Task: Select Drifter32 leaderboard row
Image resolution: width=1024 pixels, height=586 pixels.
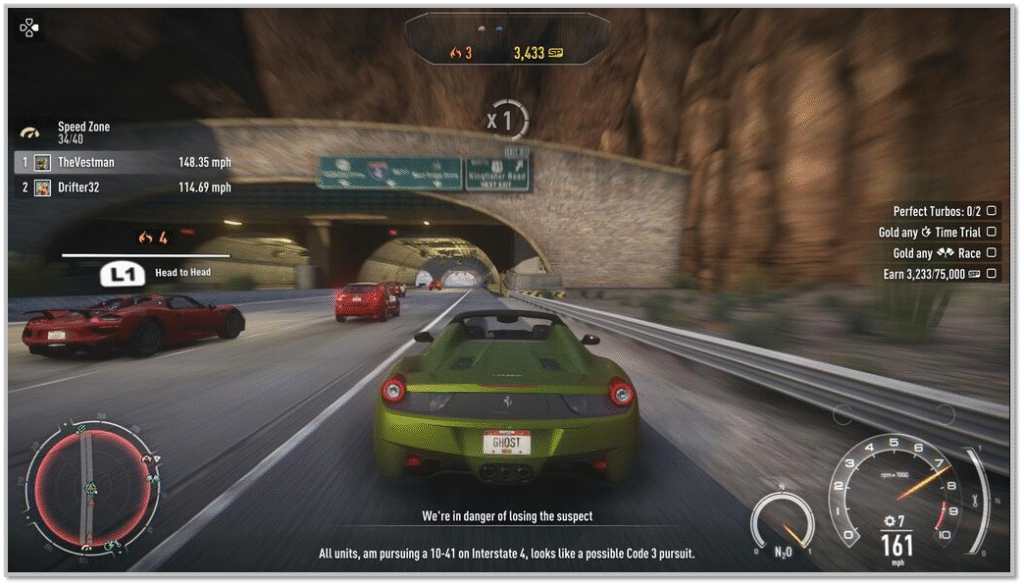Action: click(125, 187)
